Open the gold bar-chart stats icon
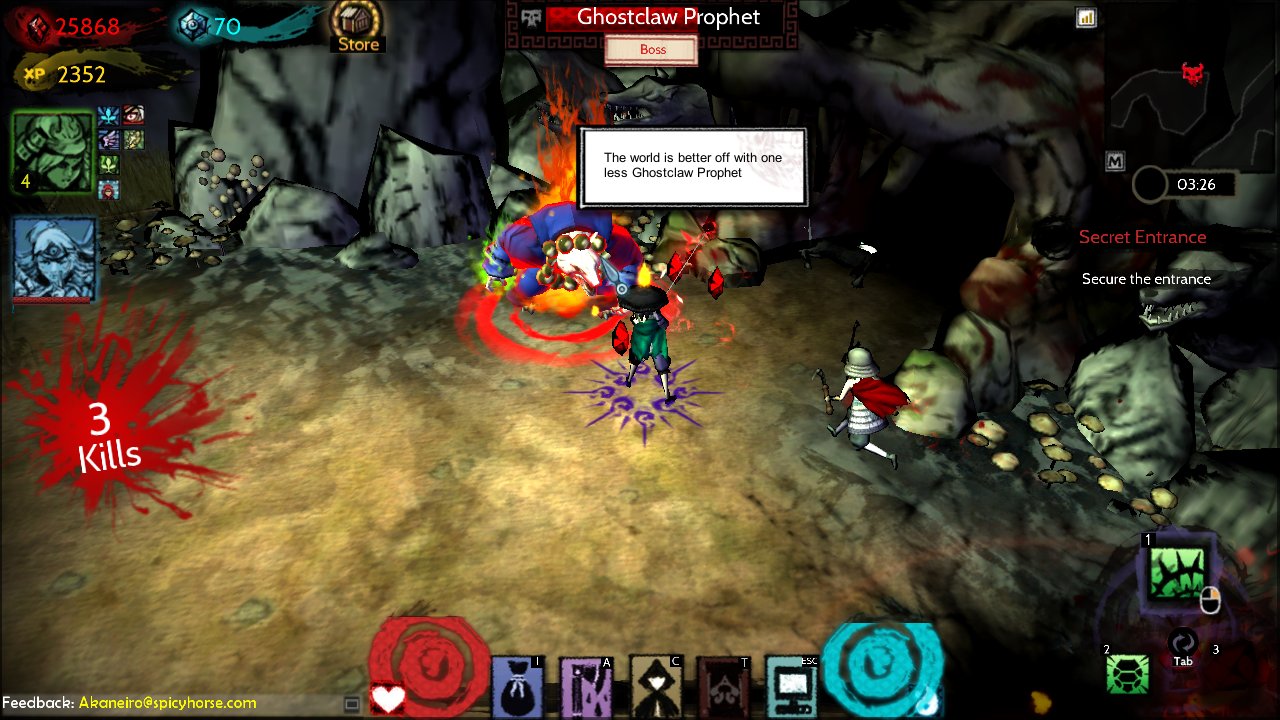This screenshot has width=1280, height=720. click(1086, 18)
